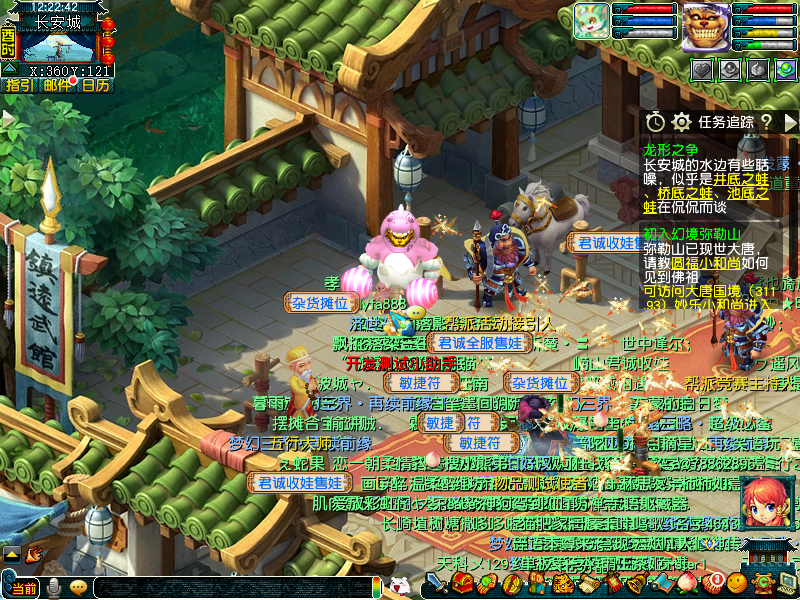Collapse the minimap with the triangle arrow
This screenshot has height=600, width=800.
click(7, 68)
